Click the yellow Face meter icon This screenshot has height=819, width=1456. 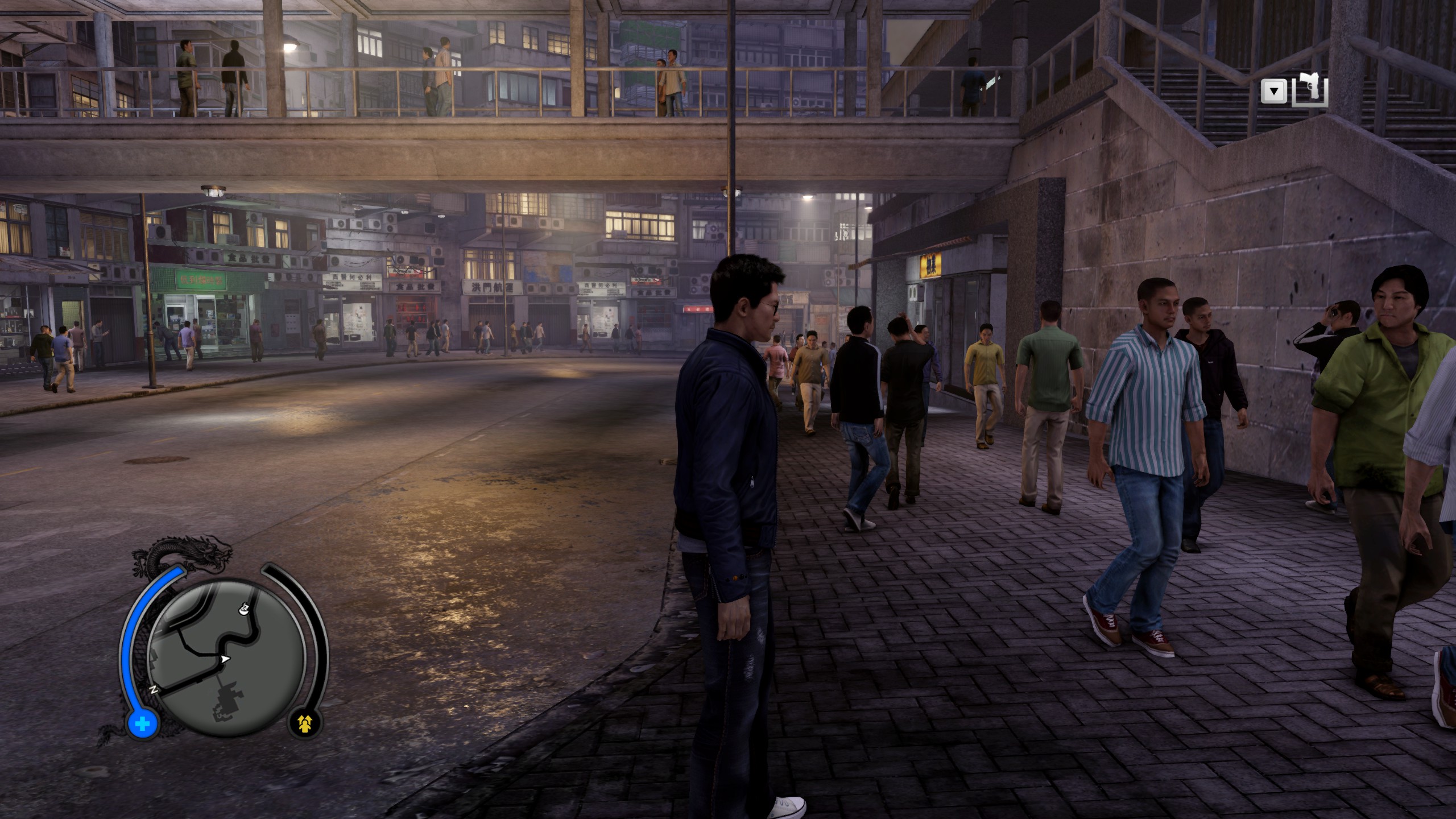coord(305,723)
